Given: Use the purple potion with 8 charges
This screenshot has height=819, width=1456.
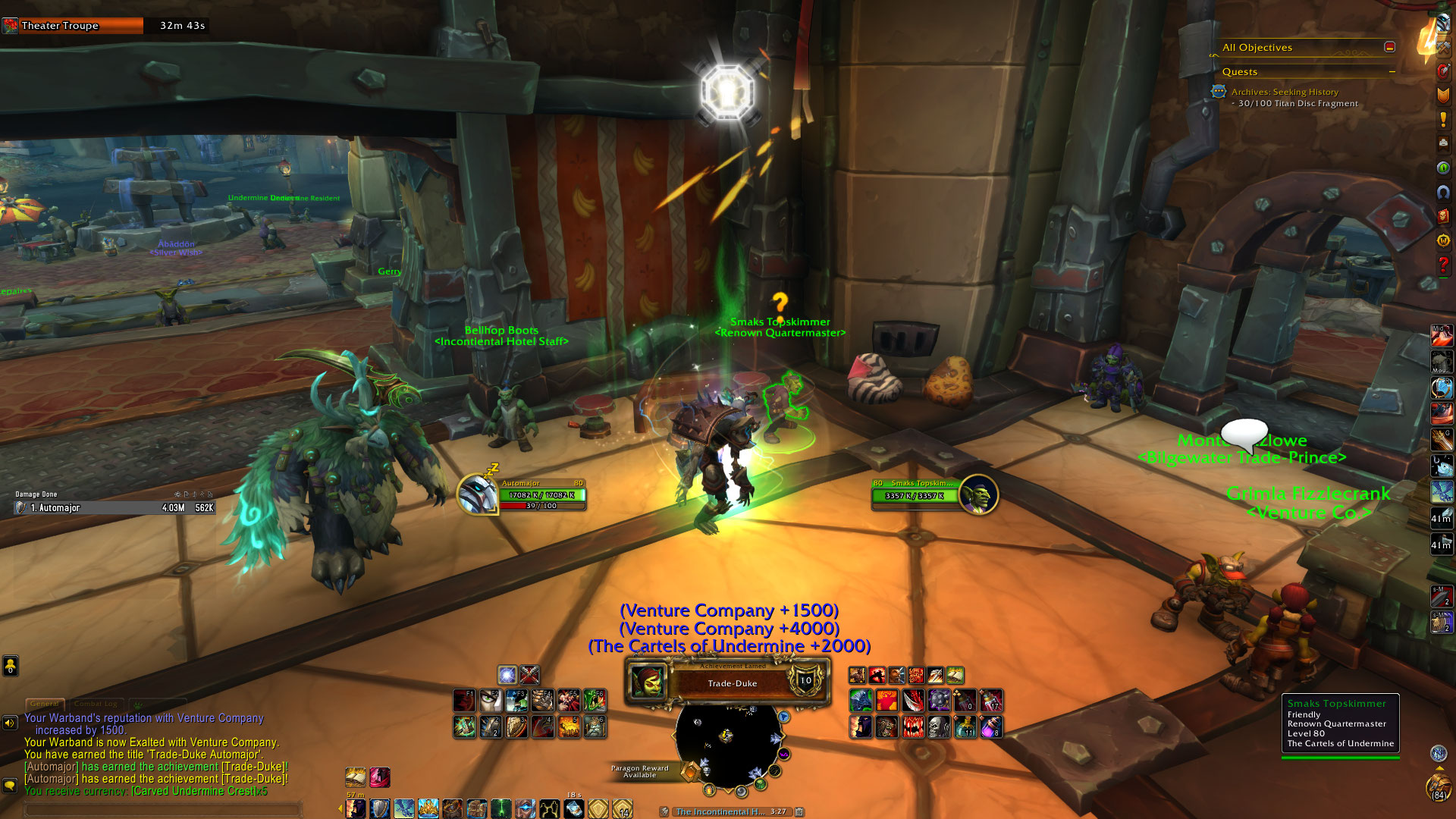Looking at the screenshot, I should 991,727.
